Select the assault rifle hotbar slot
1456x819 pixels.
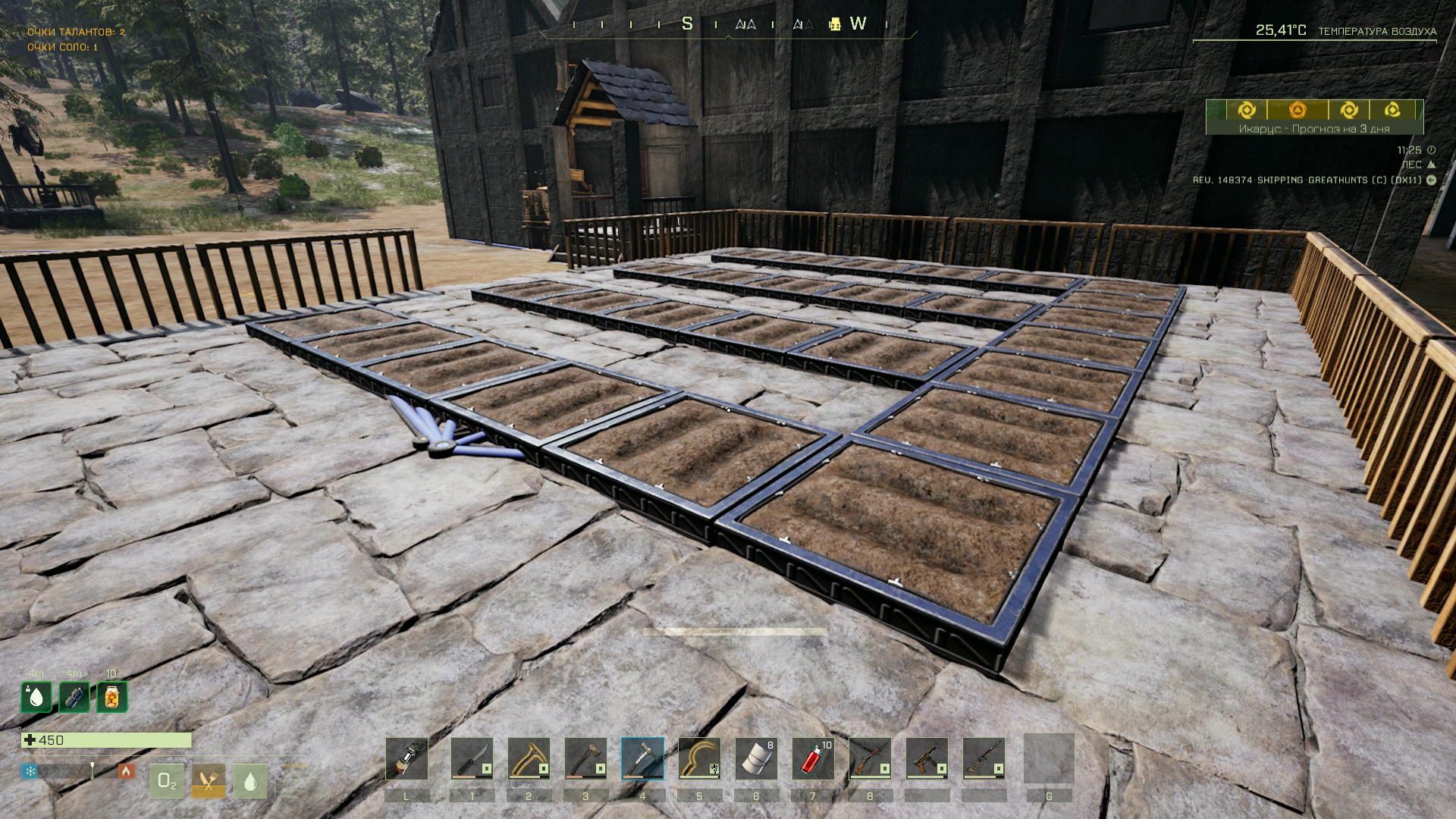[x=984, y=758]
